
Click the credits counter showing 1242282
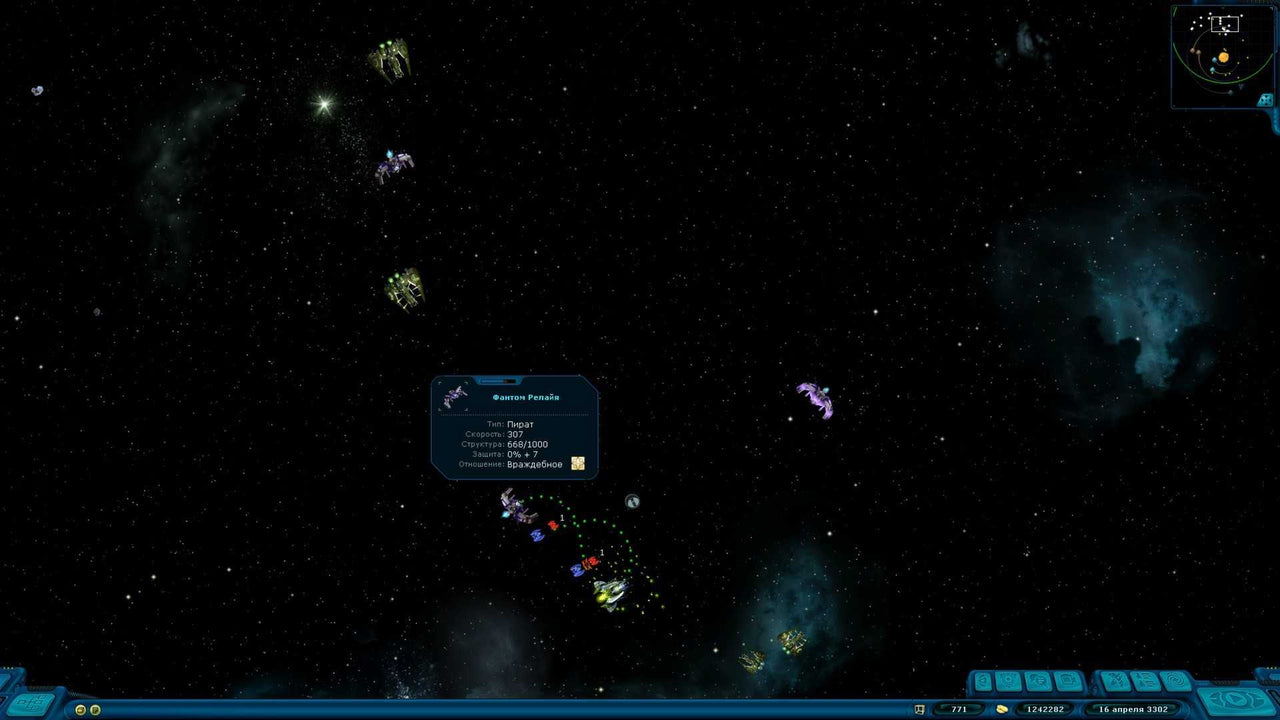point(1045,708)
